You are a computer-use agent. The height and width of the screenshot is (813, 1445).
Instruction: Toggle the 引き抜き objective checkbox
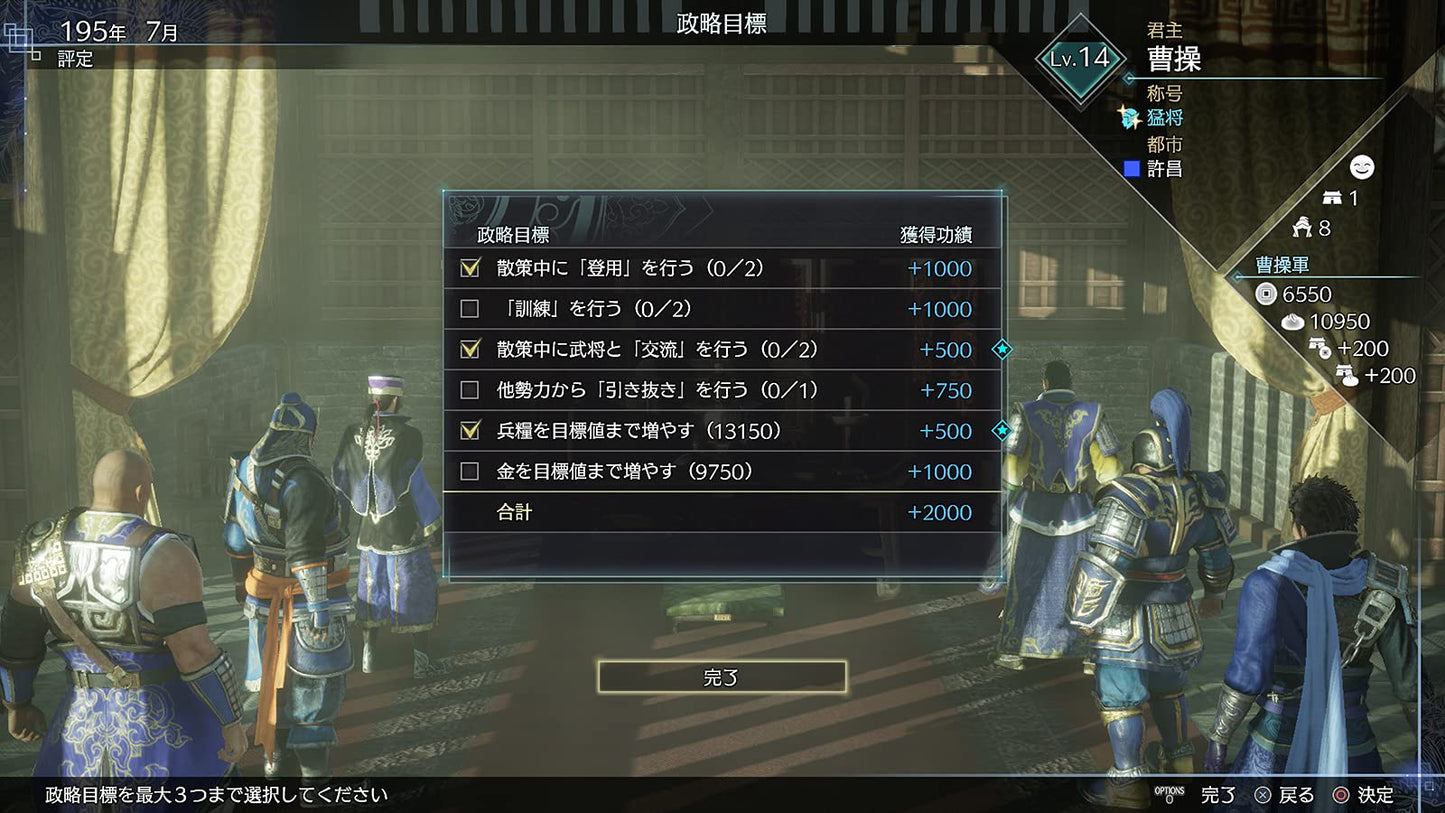(469, 390)
